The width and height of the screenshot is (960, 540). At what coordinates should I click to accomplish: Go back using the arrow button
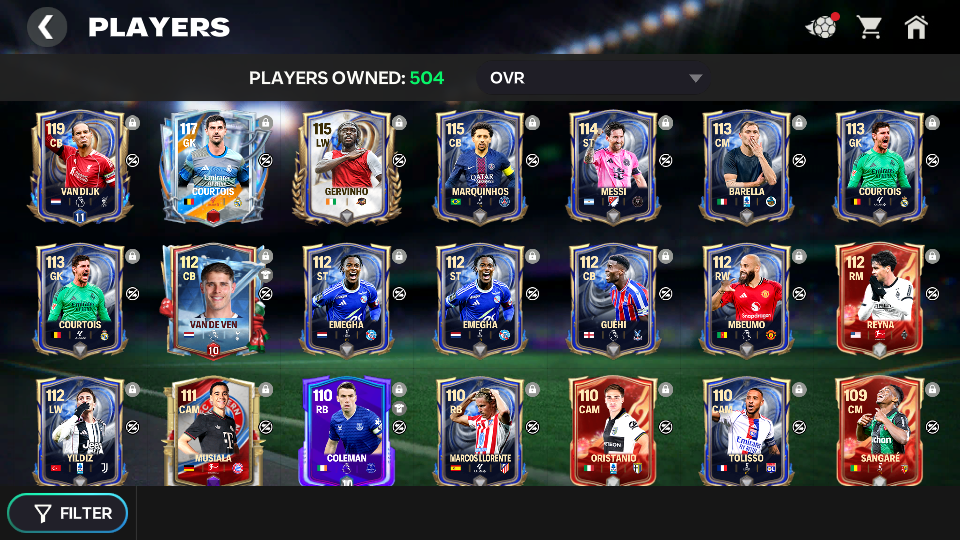click(x=46, y=27)
